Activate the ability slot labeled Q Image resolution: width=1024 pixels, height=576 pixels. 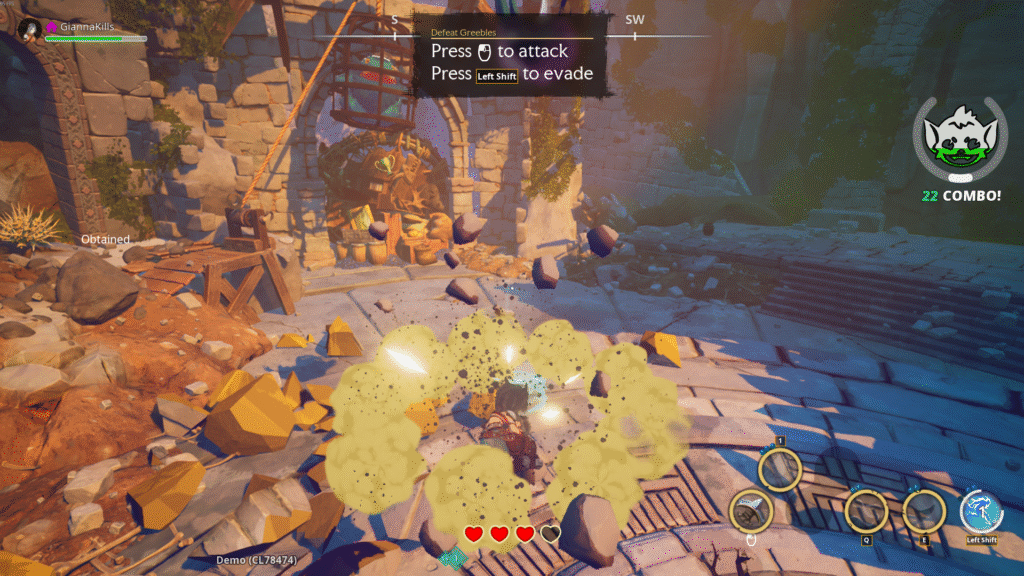[866, 511]
